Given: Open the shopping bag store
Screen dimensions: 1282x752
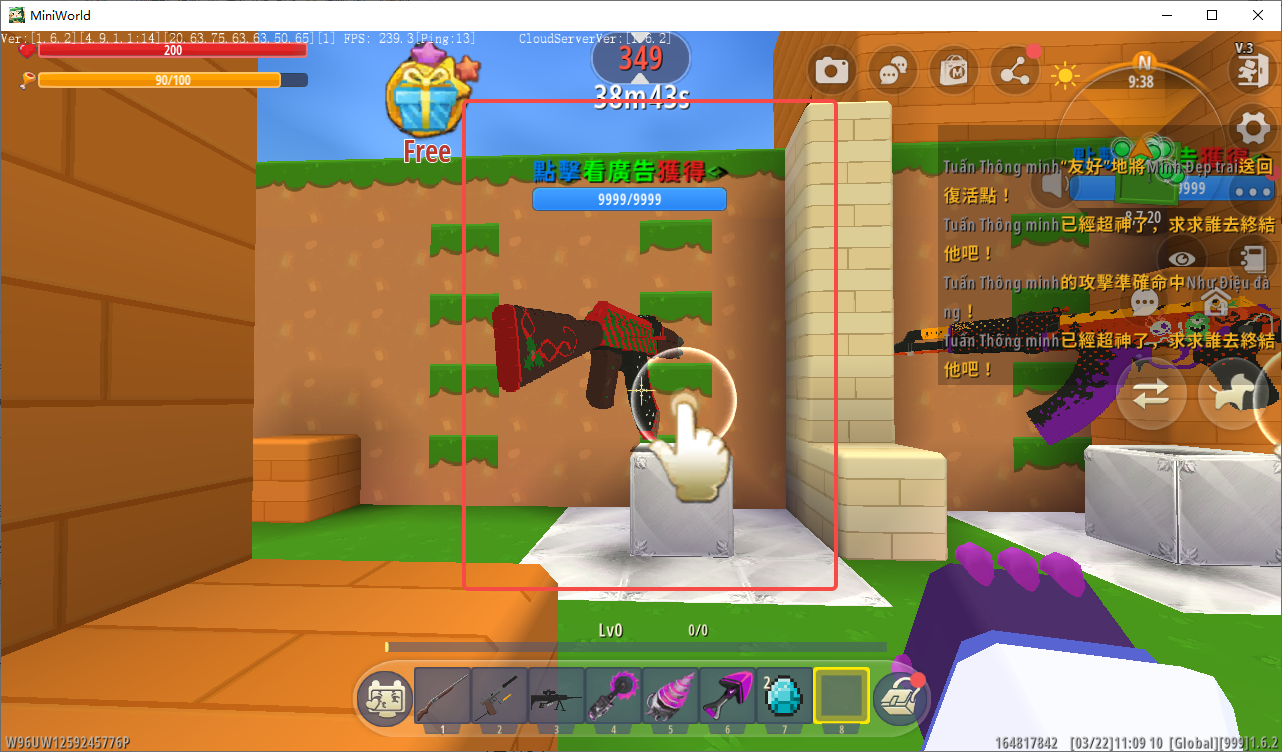Looking at the screenshot, I should click(x=954, y=71).
